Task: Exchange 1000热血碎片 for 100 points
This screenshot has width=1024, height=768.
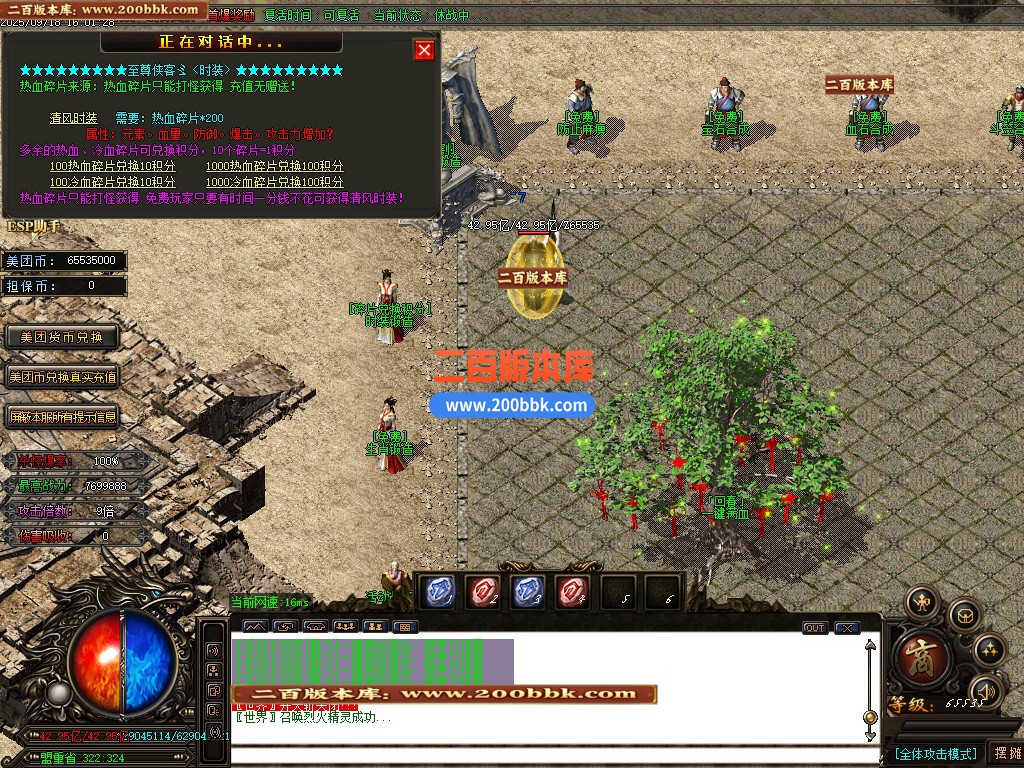Action: (x=274, y=166)
